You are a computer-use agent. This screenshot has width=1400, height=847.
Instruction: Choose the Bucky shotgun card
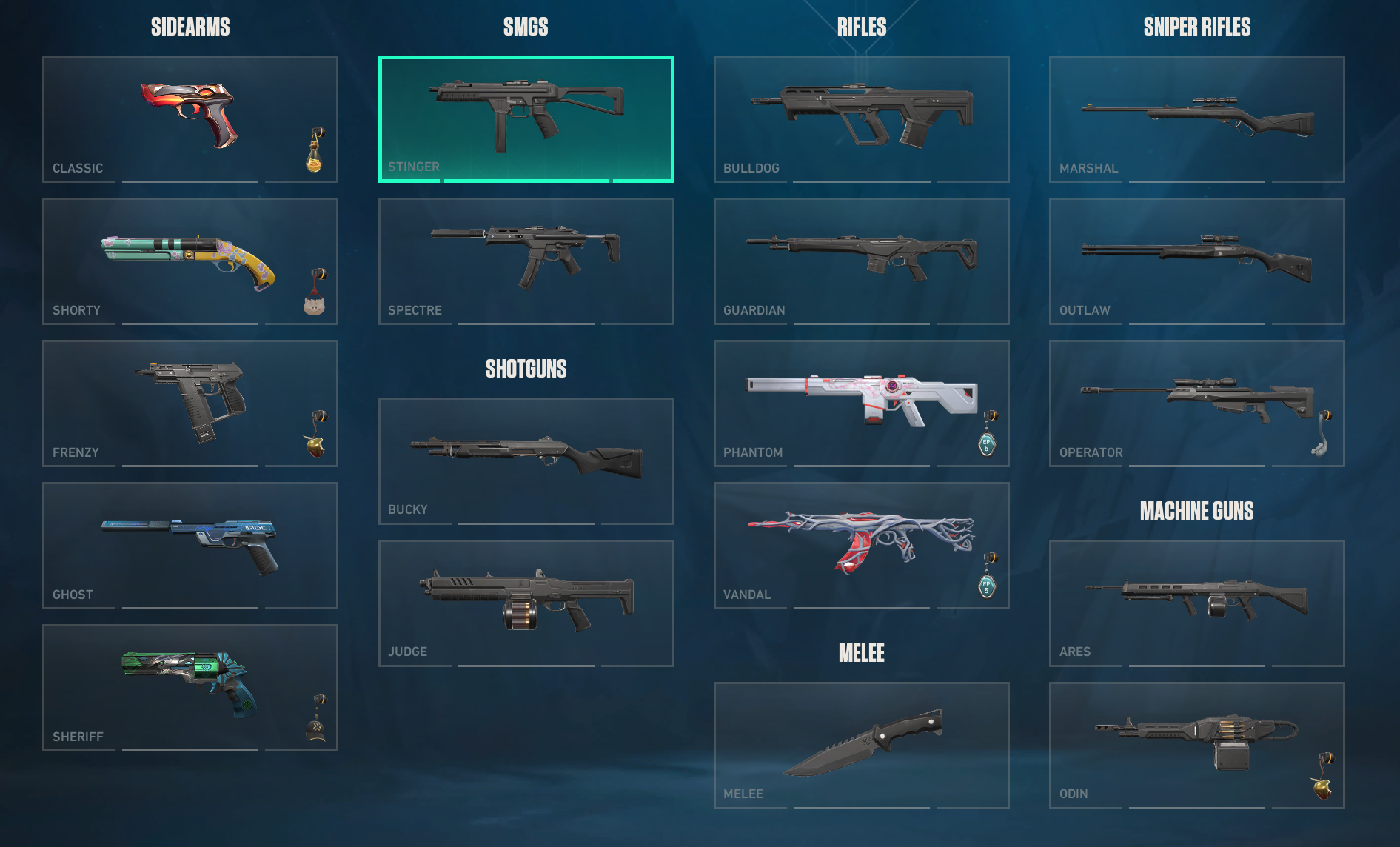pos(526,461)
